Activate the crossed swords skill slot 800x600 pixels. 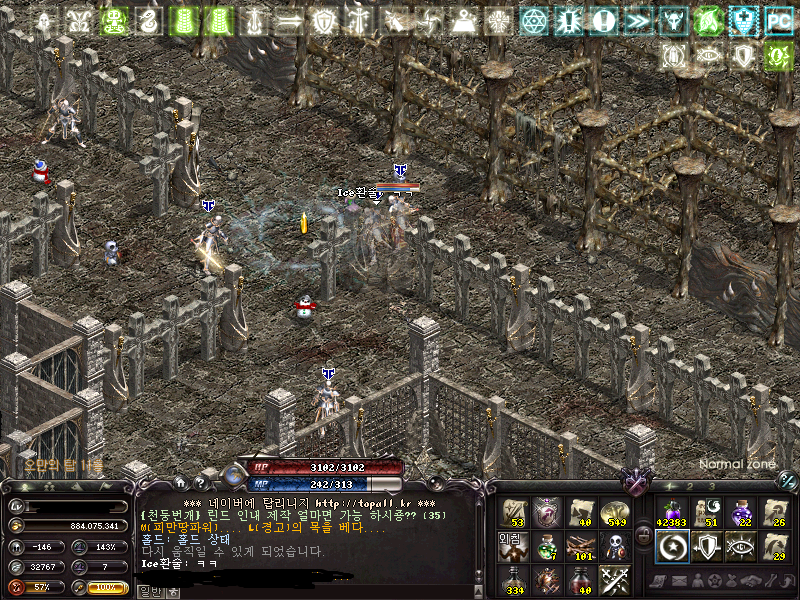pos(614,580)
